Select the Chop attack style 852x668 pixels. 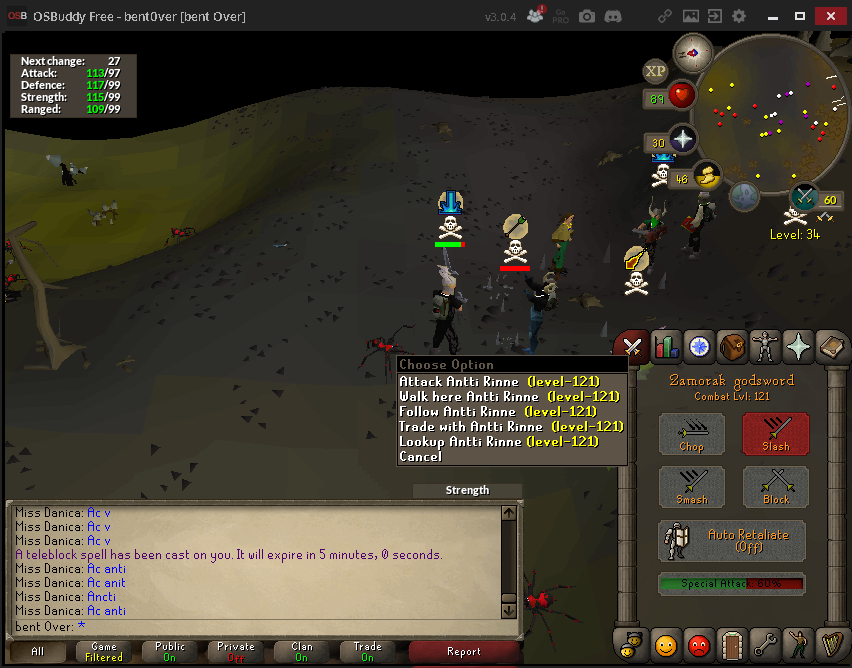692,435
